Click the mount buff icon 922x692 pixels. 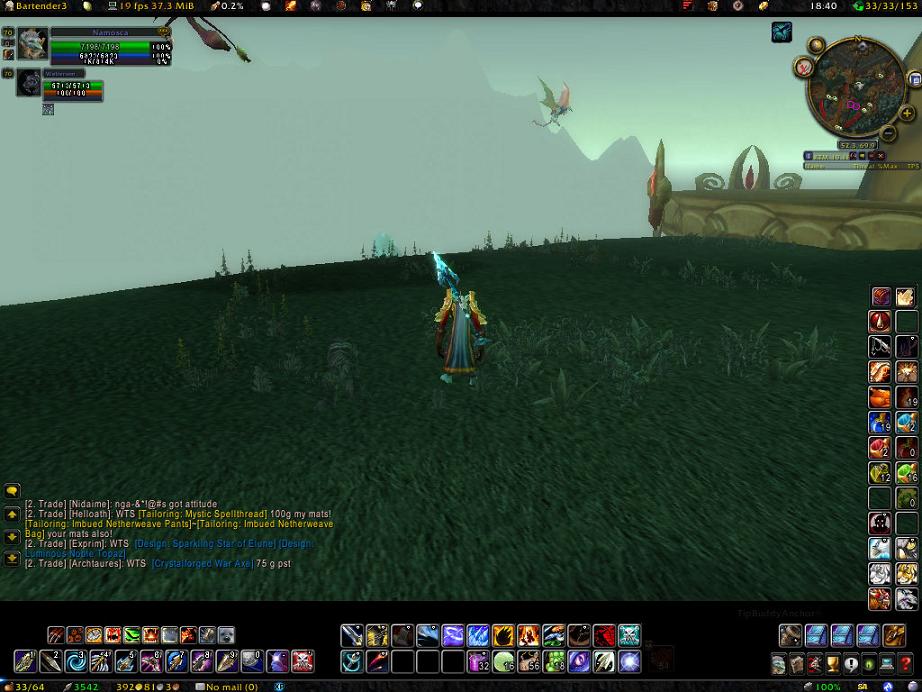[781, 33]
